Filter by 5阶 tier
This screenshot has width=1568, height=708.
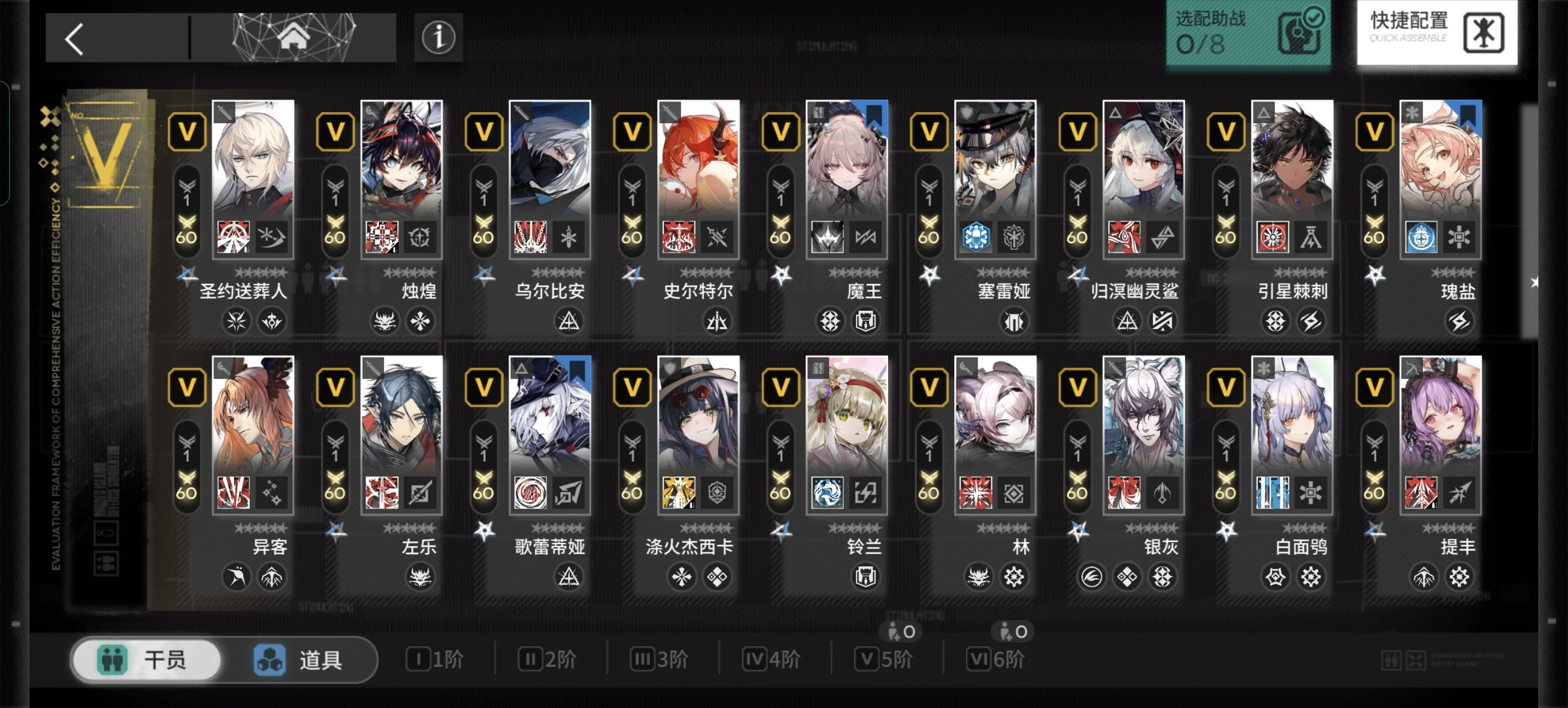[x=884, y=659]
